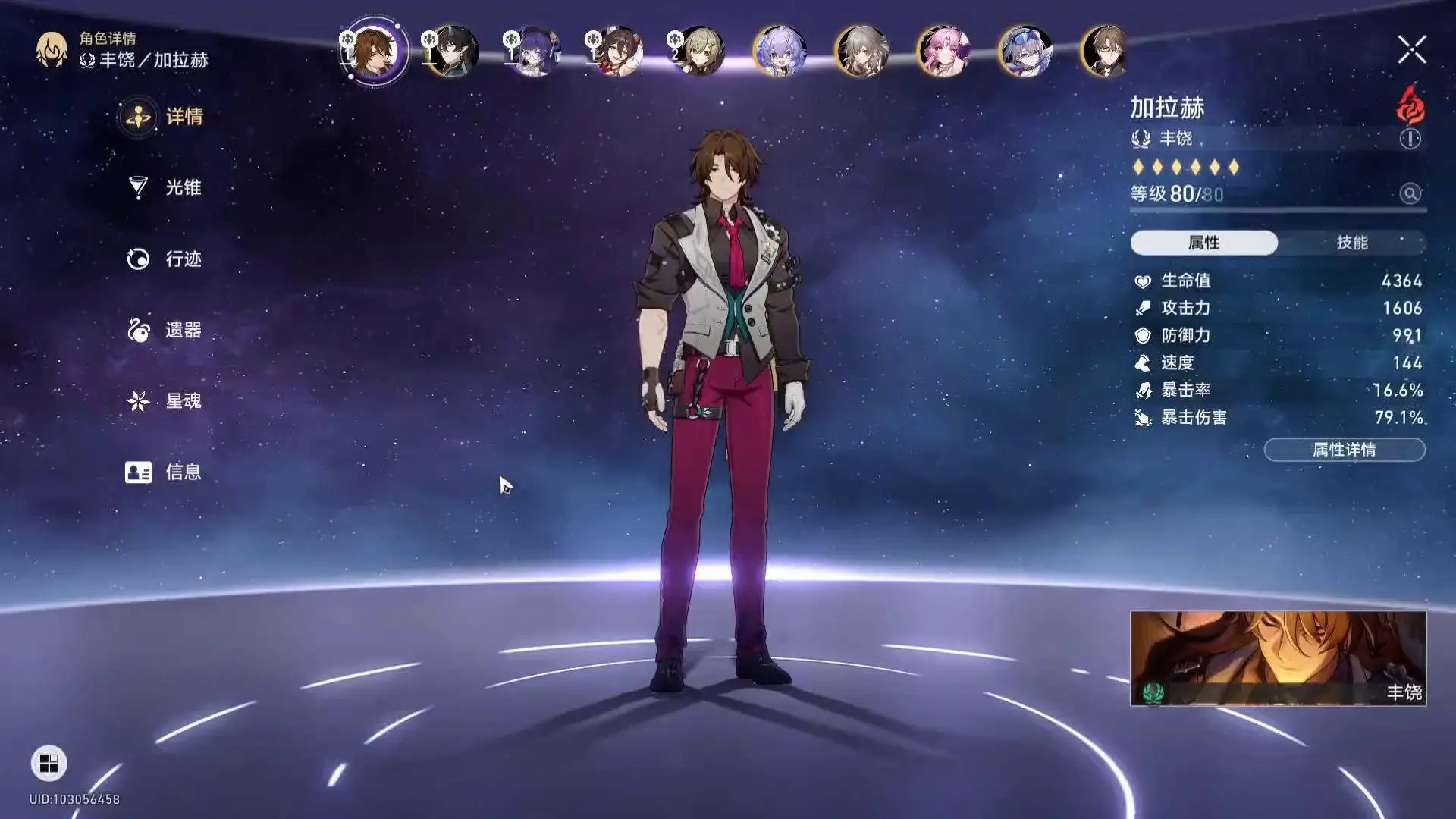Image resolution: width=1456 pixels, height=819 pixels.
Task: Switch to the 技能 skills tab
Action: 1351,243
